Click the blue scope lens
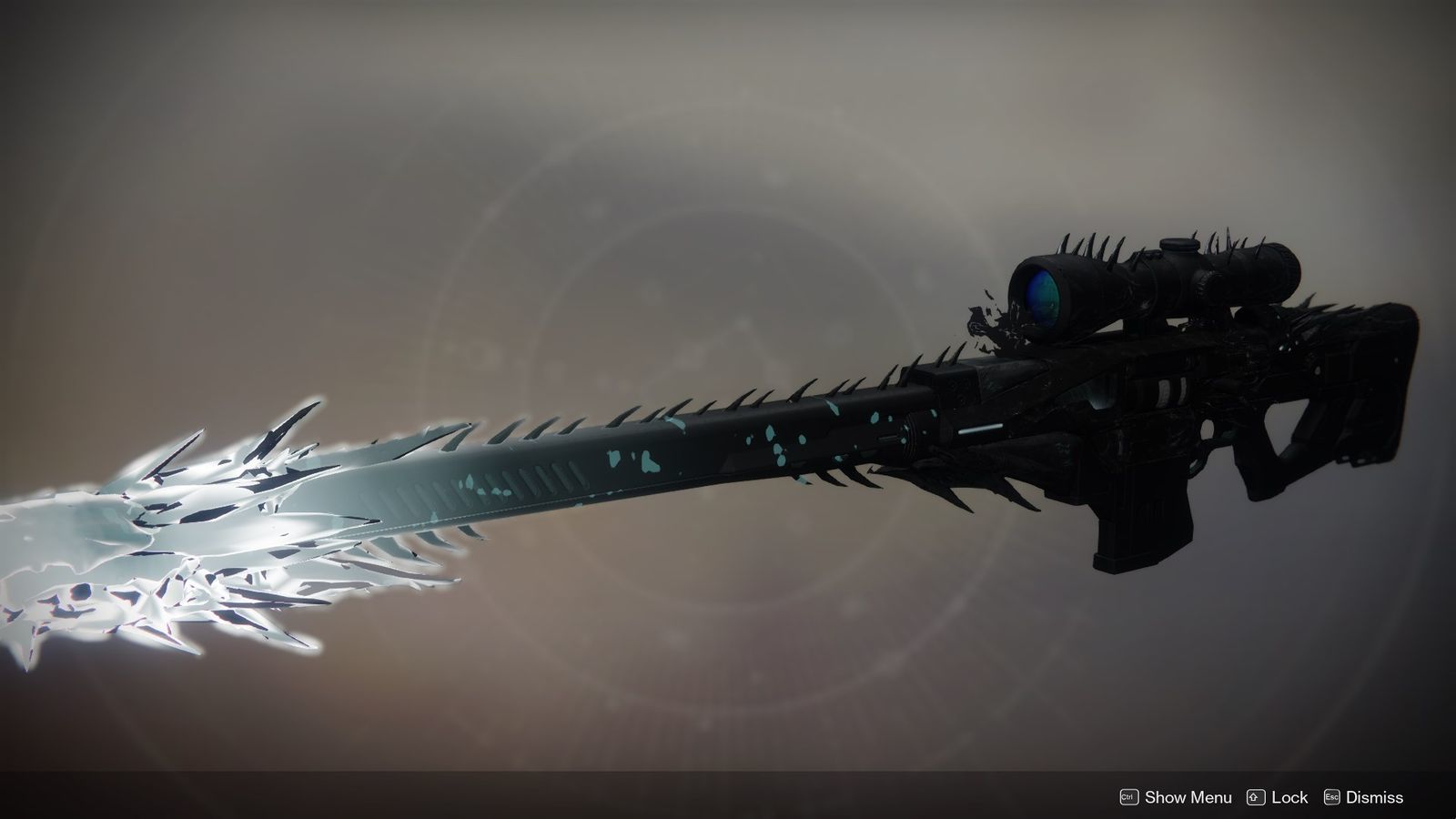 click(x=1042, y=296)
